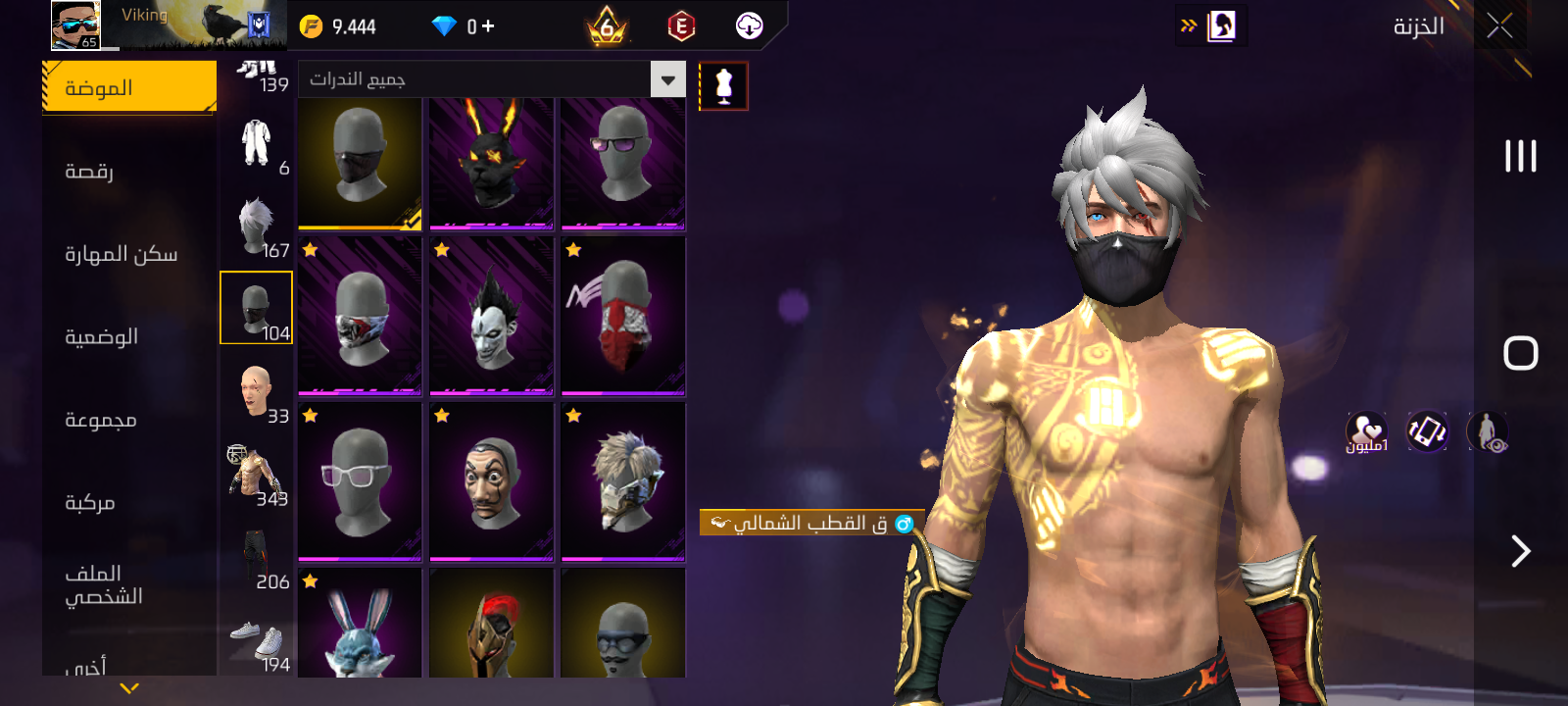Image resolution: width=1568 pixels, height=706 pixels.
Task: Select the black rabbit mask with orange ears
Action: click(x=491, y=164)
